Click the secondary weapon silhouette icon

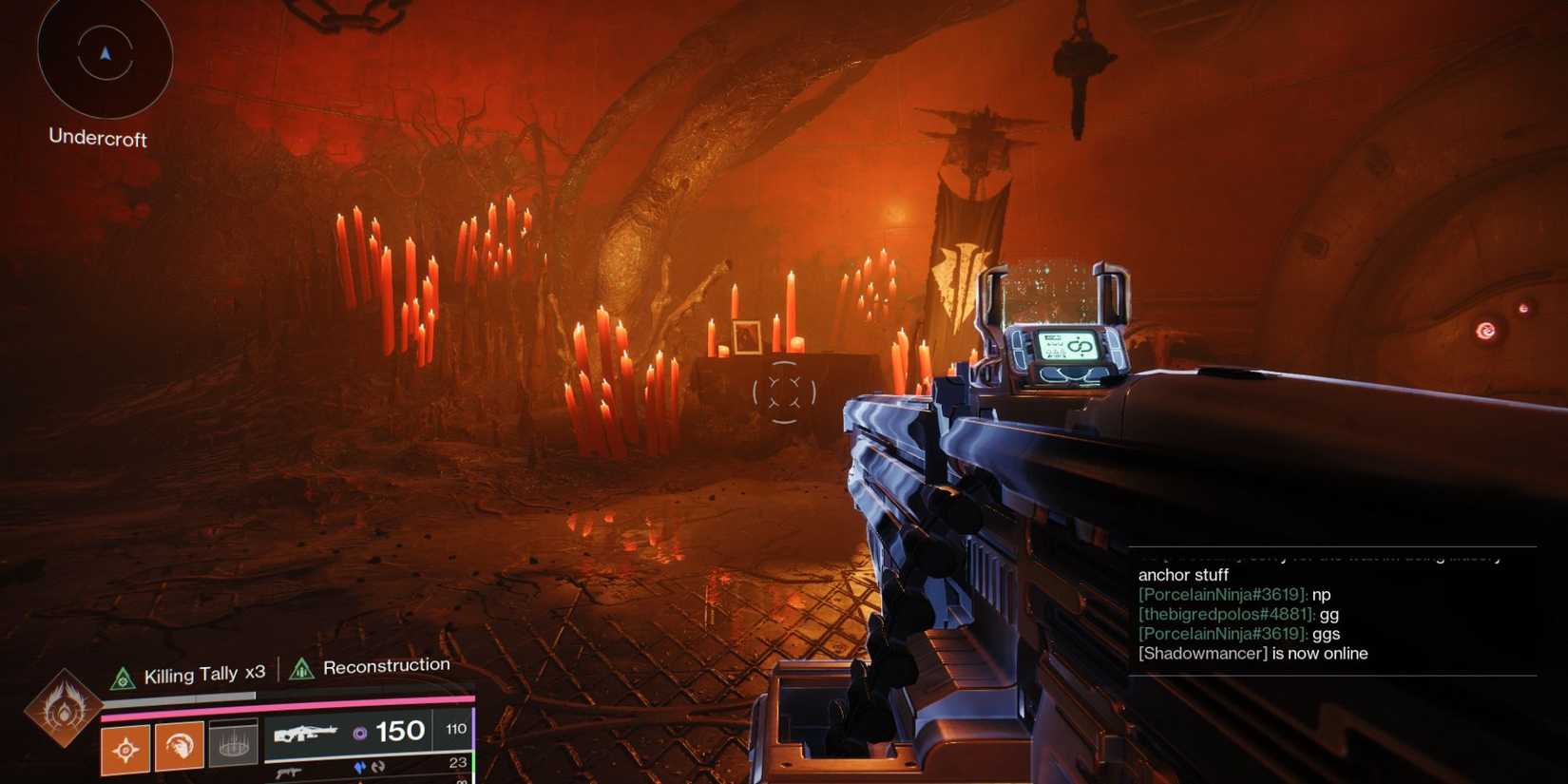click(290, 772)
